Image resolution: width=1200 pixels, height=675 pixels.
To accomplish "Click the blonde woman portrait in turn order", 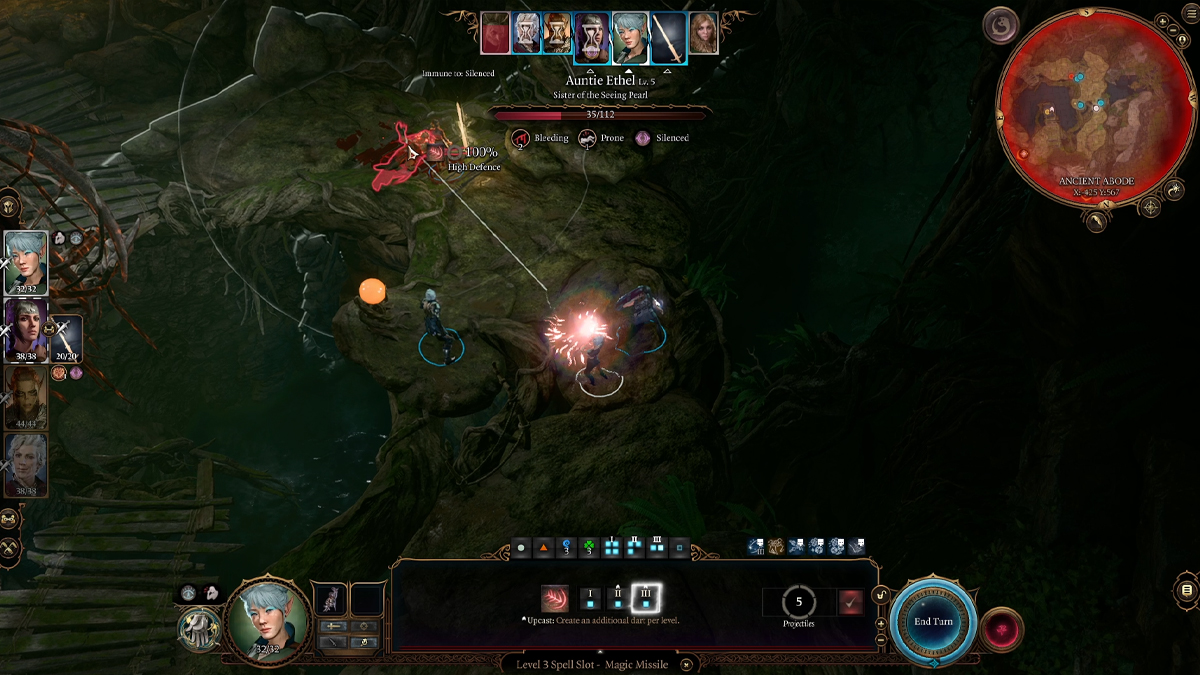I will coord(703,33).
